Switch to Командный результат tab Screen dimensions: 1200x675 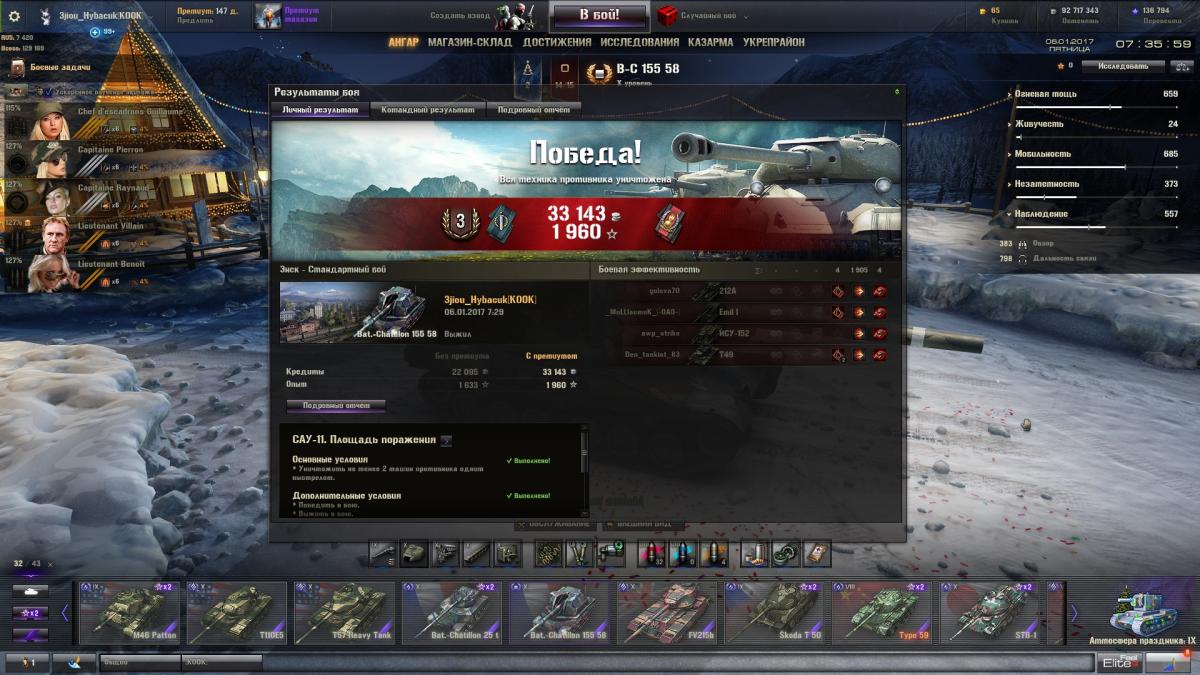click(427, 110)
